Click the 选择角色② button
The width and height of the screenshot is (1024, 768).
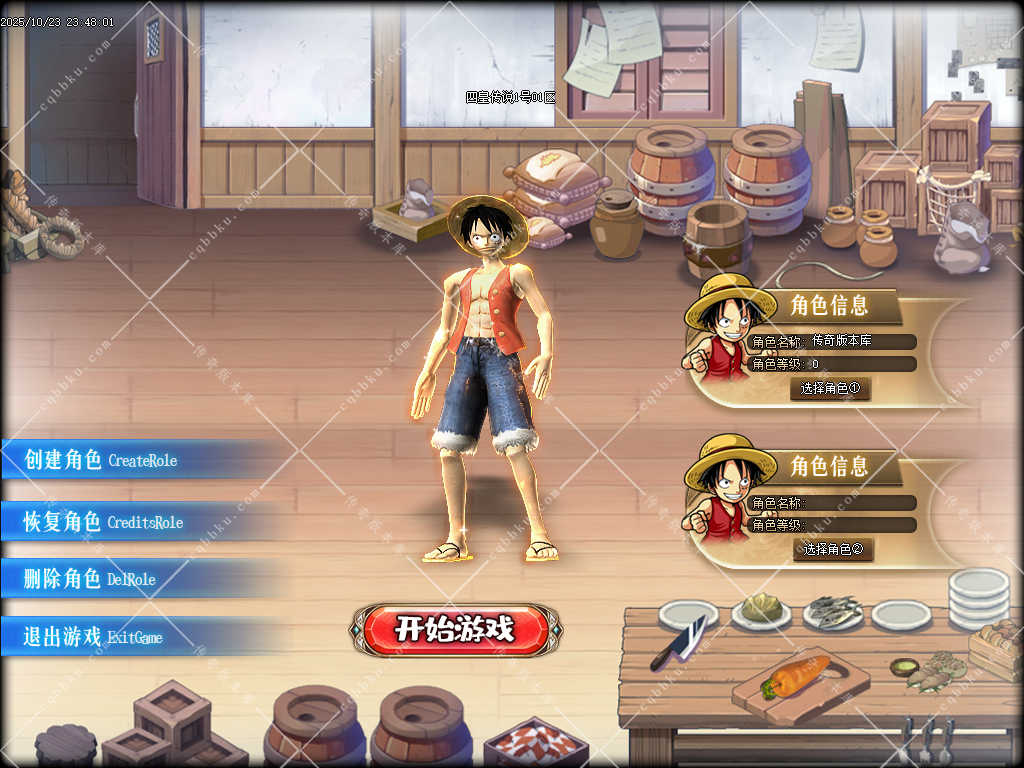coord(833,549)
